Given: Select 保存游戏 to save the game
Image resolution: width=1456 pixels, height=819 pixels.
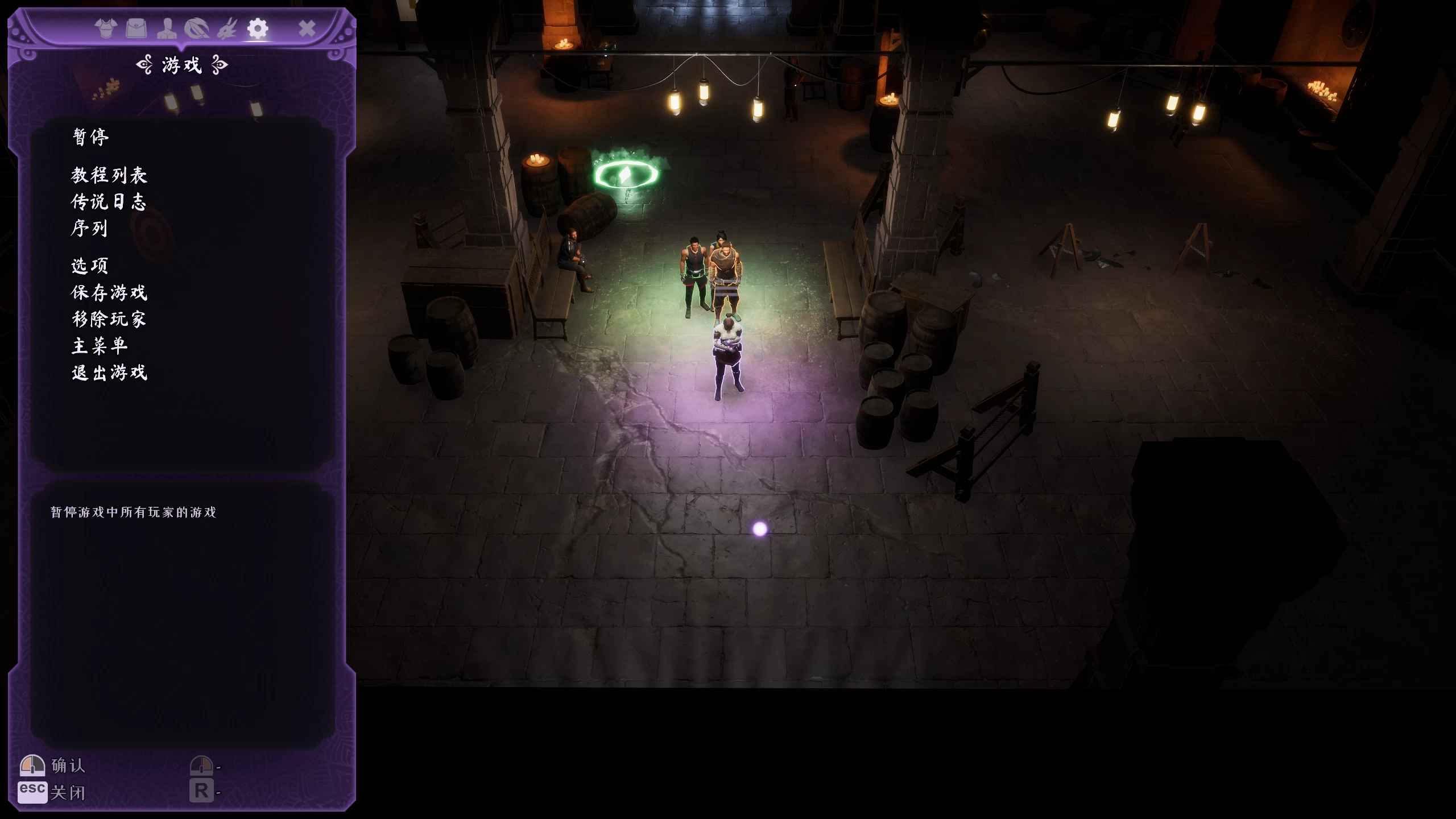Looking at the screenshot, I should (109, 292).
